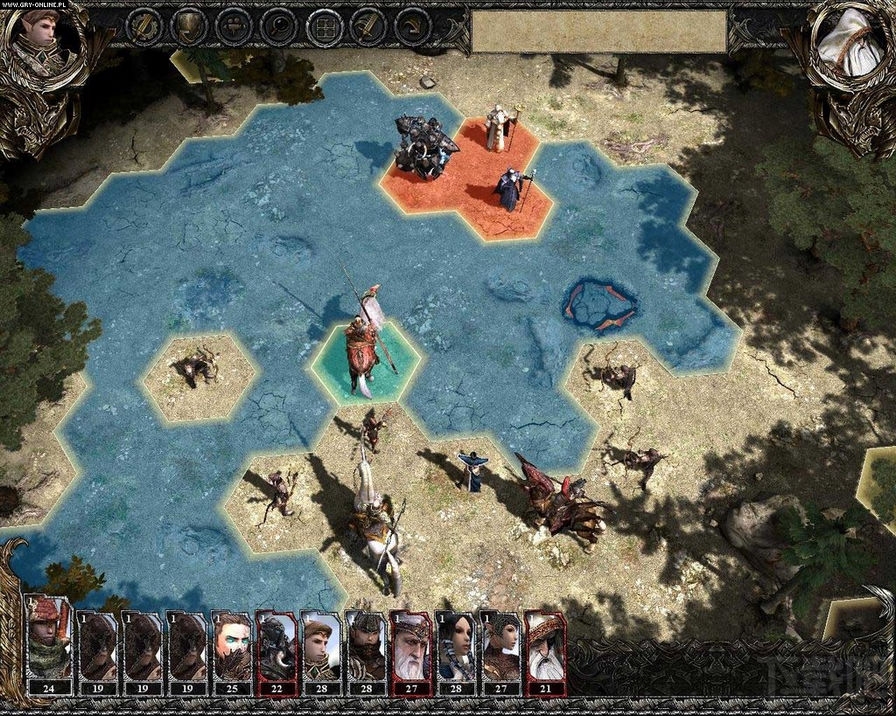Activate the shield defend button
Image resolution: width=896 pixels, height=716 pixels.
189,26
